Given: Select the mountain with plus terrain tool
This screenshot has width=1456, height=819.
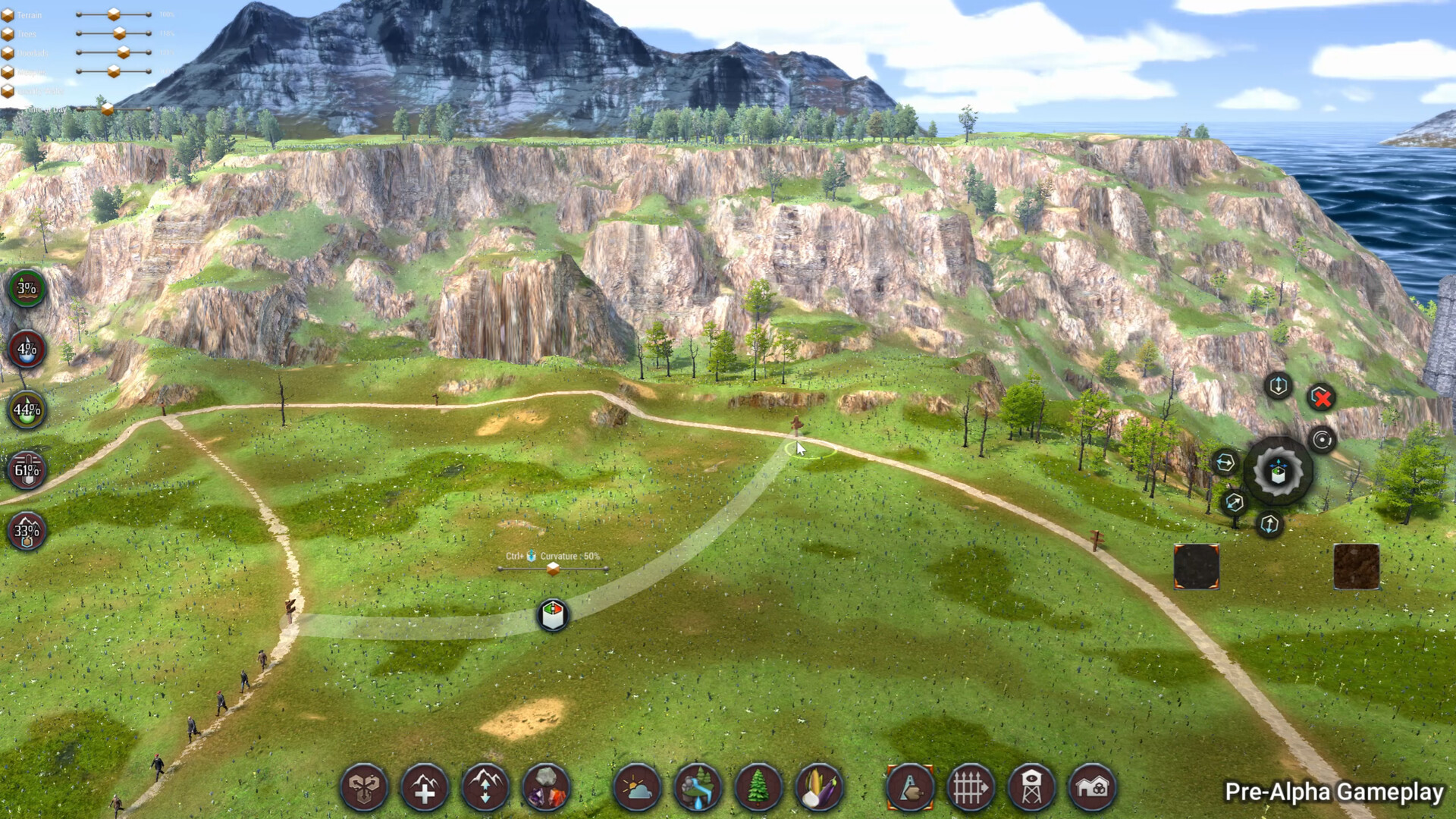Looking at the screenshot, I should pos(425,788).
